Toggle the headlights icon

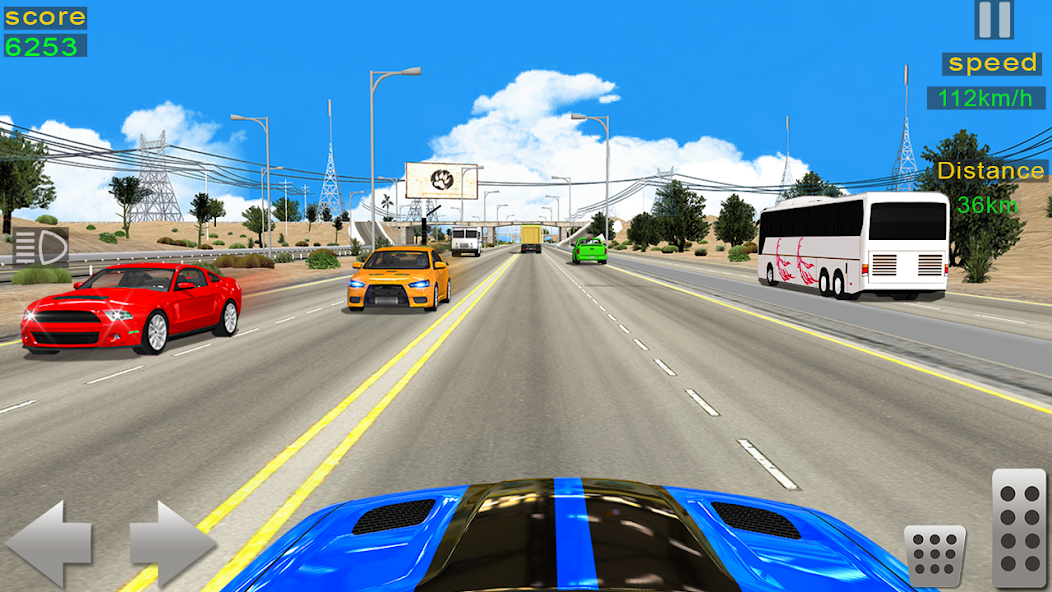40,246
